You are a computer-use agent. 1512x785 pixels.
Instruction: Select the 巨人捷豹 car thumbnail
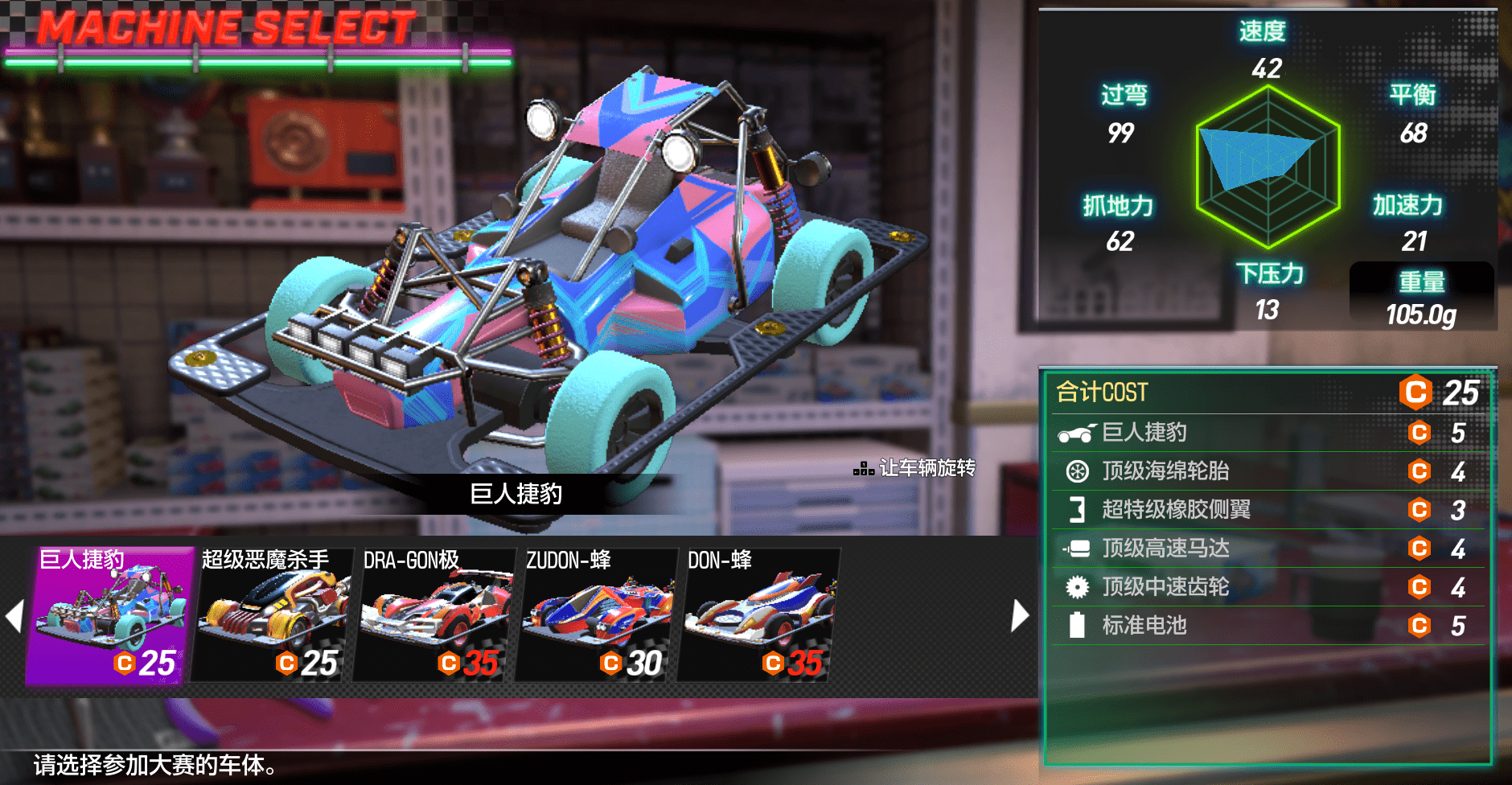[x=110, y=615]
